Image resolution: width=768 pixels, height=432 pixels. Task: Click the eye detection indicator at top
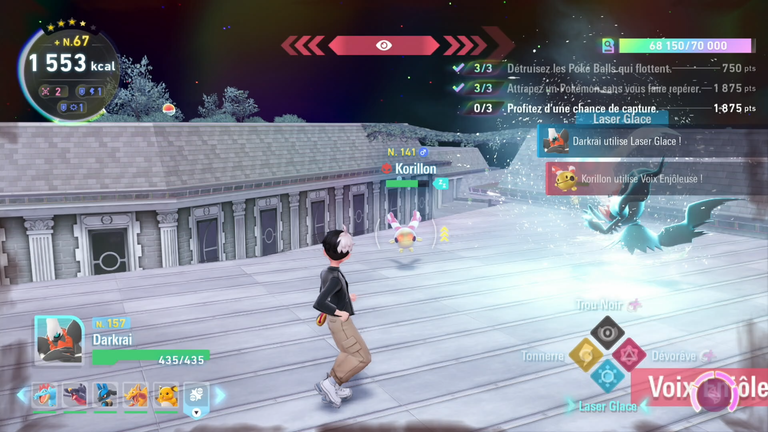tap(384, 45)
